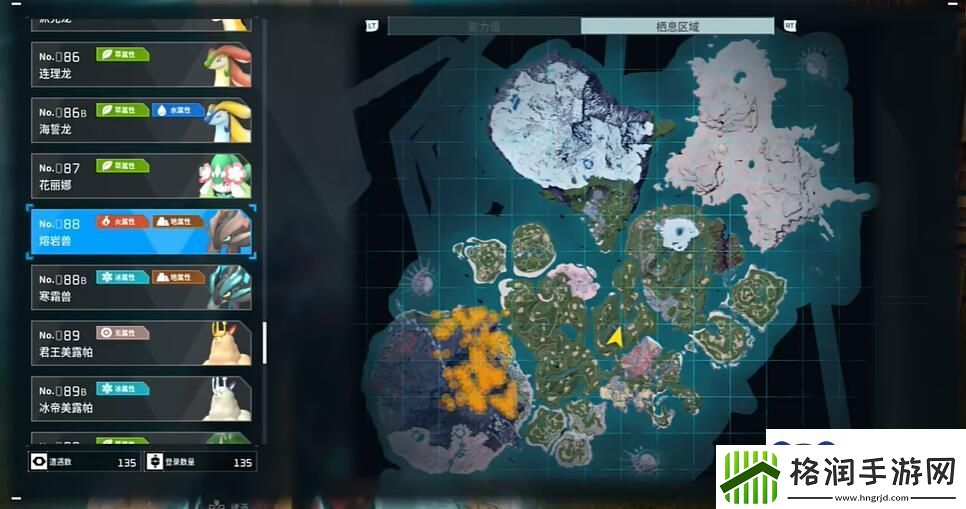Select No.088 熔岩兽 in the list
The height and width of the screenshot is (509, 966).
tap(140, 232)
